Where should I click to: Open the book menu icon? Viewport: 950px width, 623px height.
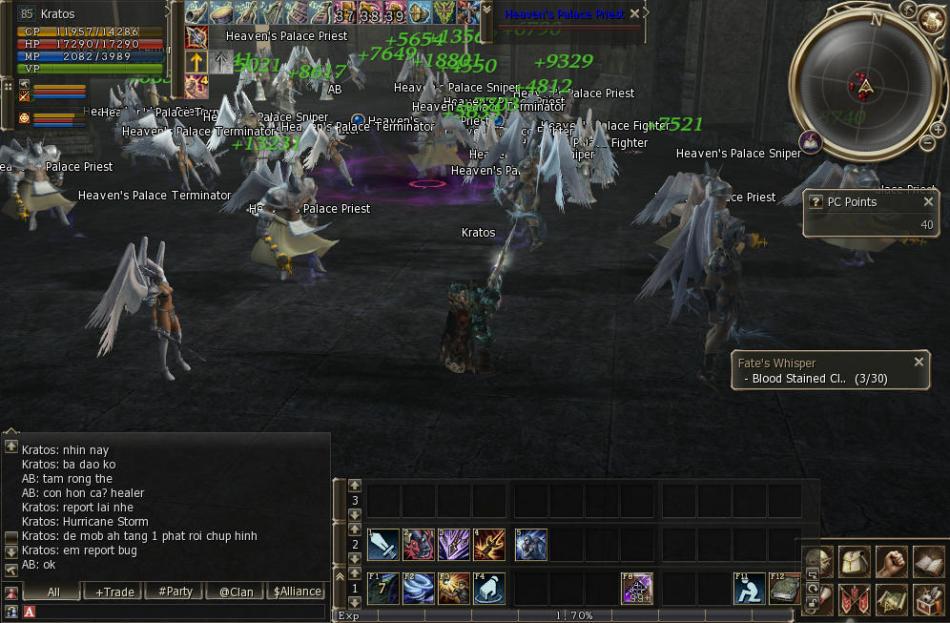coord(928,562)
